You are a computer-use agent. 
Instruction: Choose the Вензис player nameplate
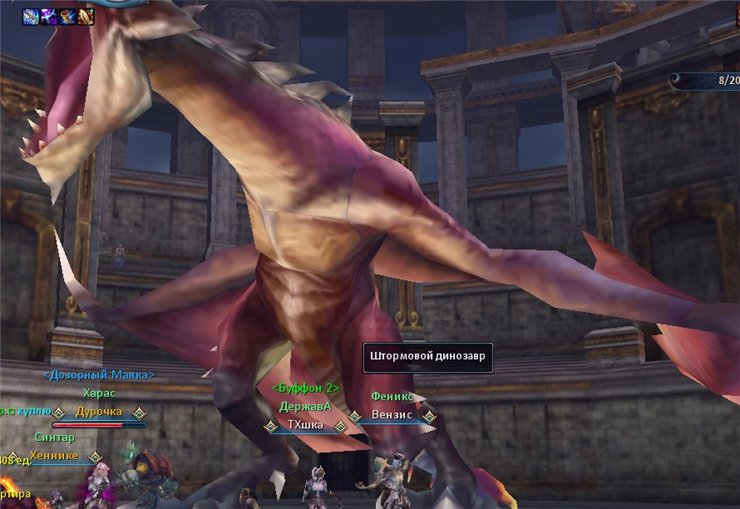tap(391, 414)
